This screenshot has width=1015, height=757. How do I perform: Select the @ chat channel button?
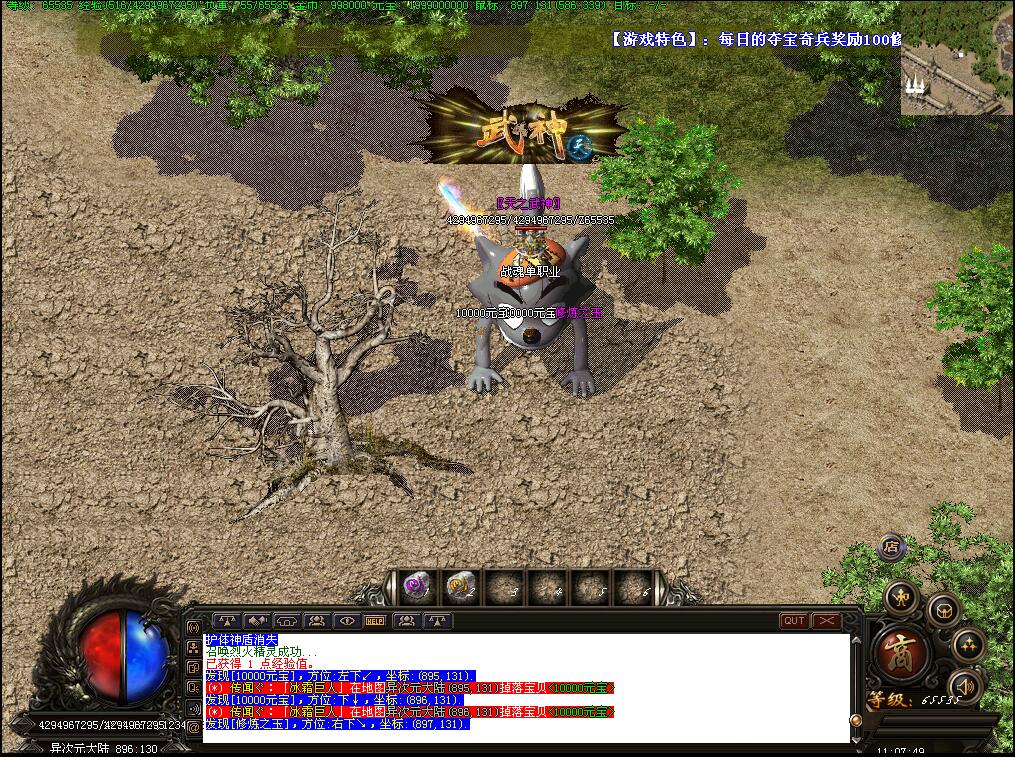(x=193, y=728)
